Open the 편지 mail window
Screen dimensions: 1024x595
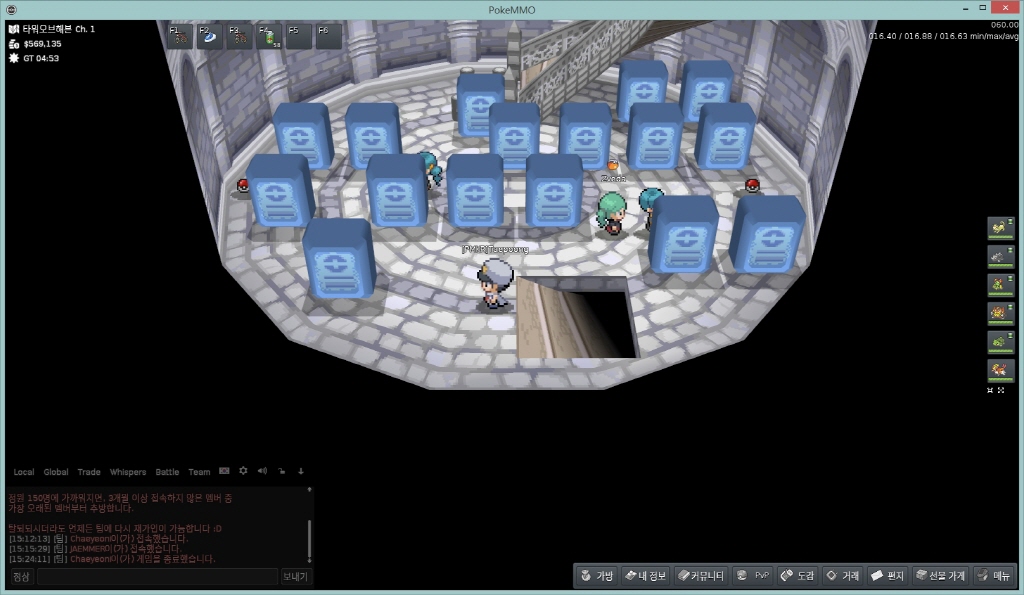(x=888, y=576)
